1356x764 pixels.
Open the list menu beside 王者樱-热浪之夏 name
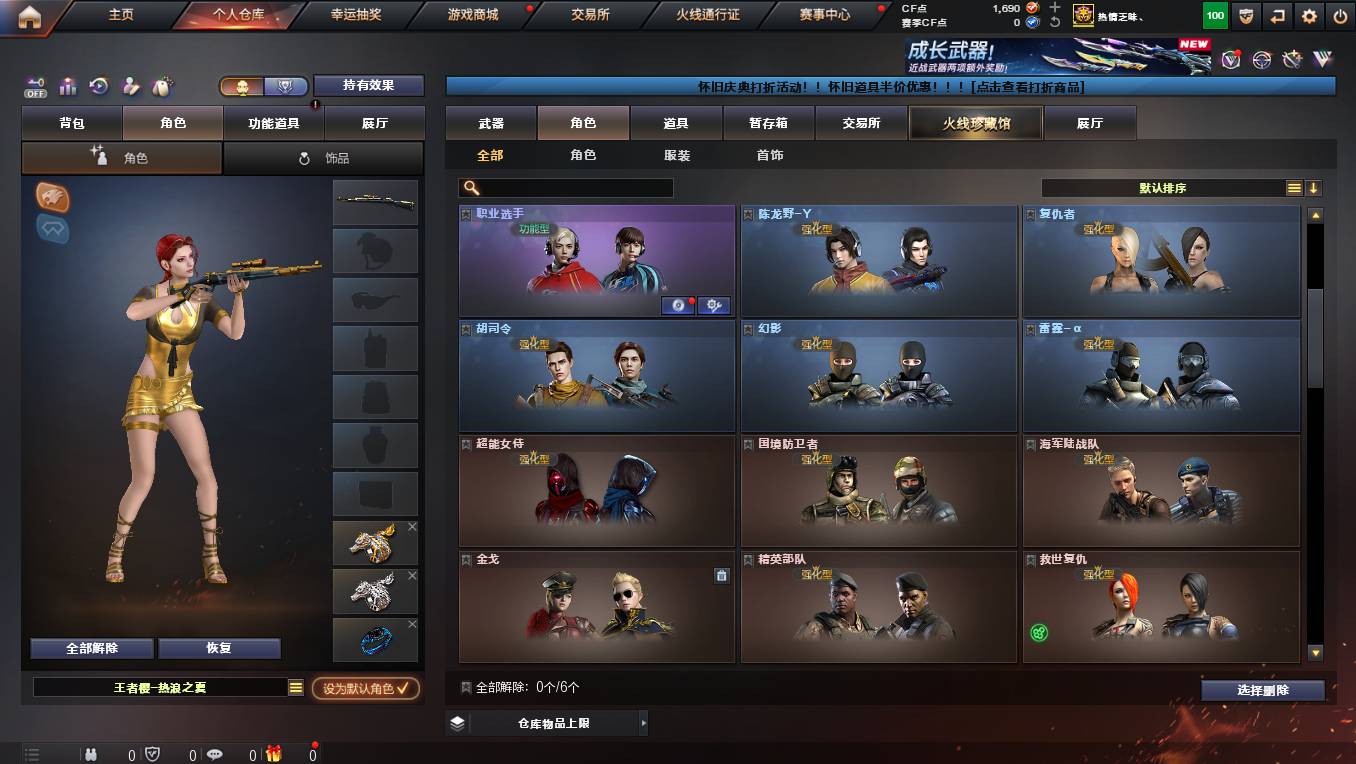[x=297, y=687]
